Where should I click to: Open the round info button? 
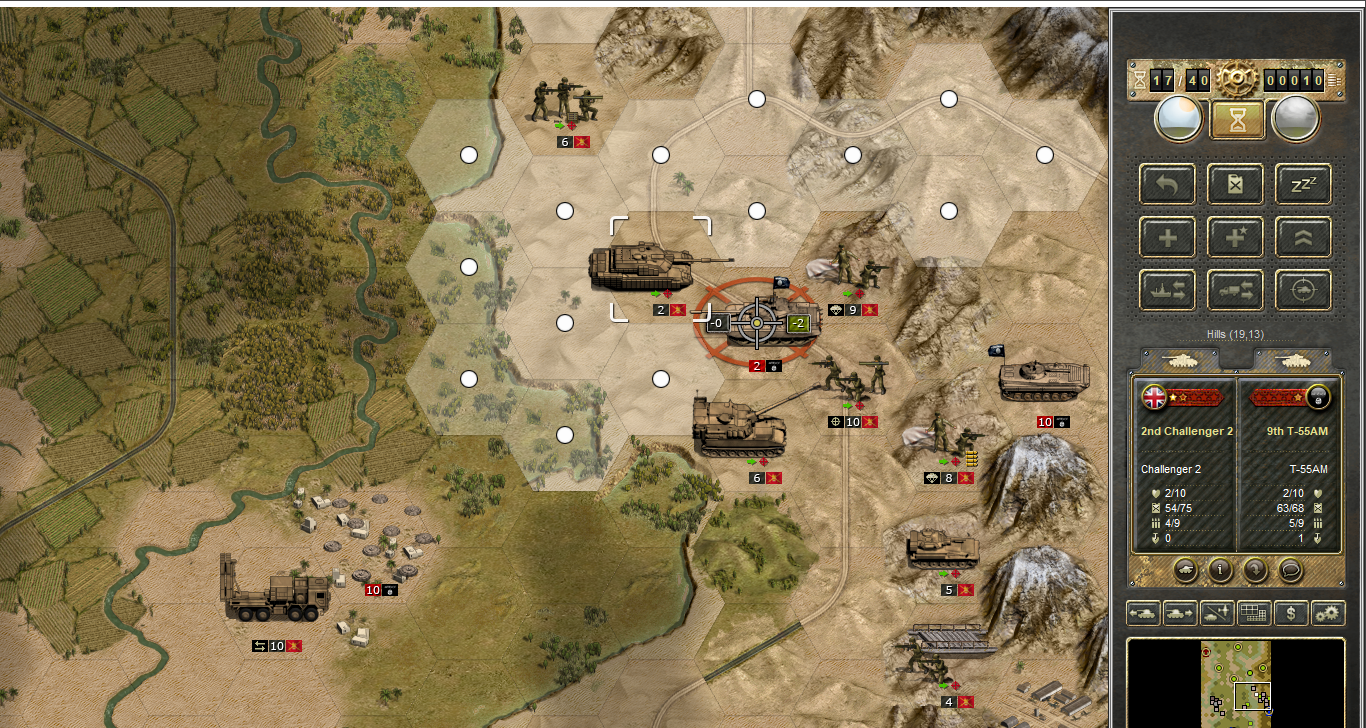click(x=1219, y=570)
